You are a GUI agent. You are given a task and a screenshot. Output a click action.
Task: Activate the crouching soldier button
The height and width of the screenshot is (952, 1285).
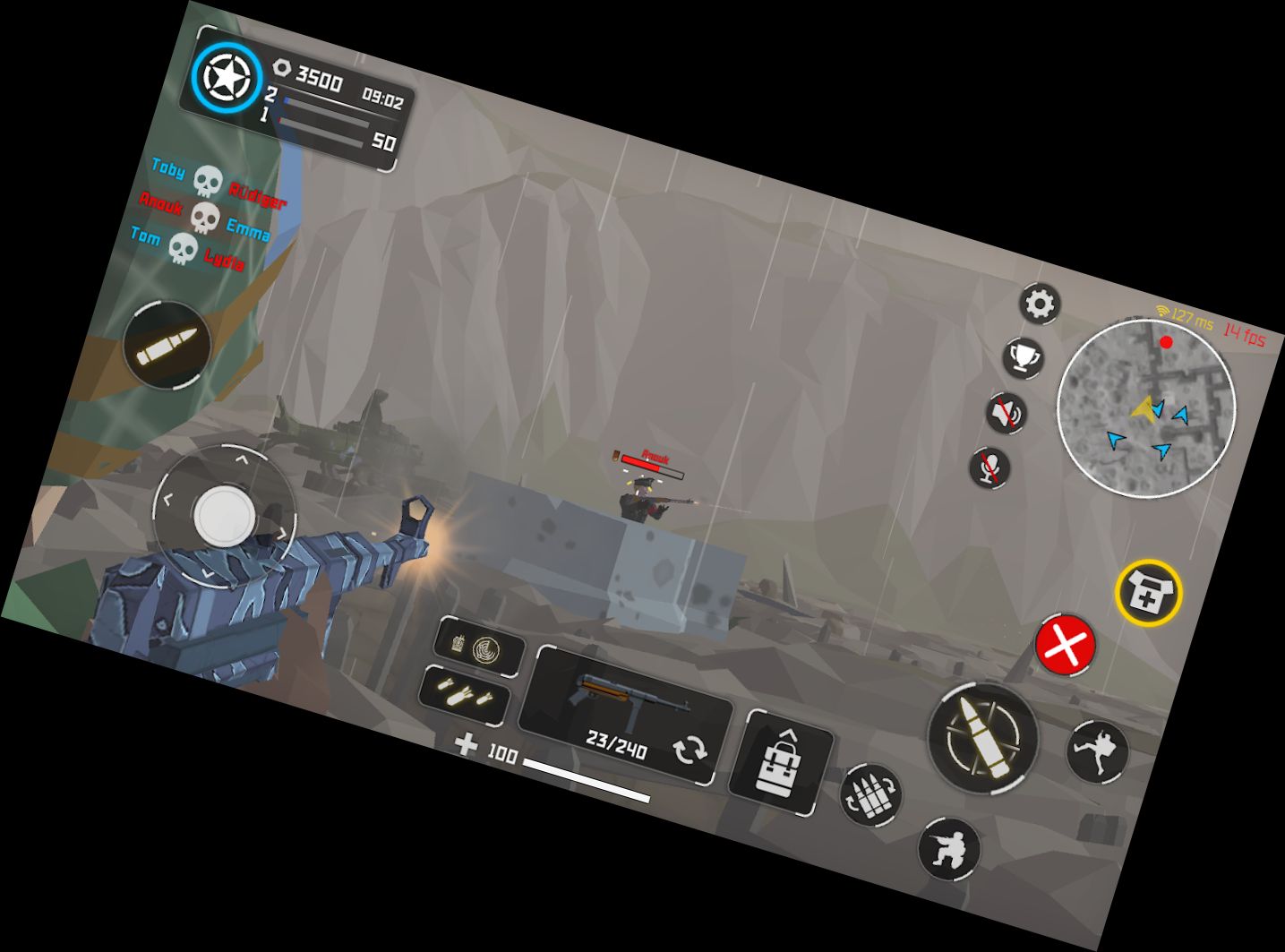click(x=950, y=847)
